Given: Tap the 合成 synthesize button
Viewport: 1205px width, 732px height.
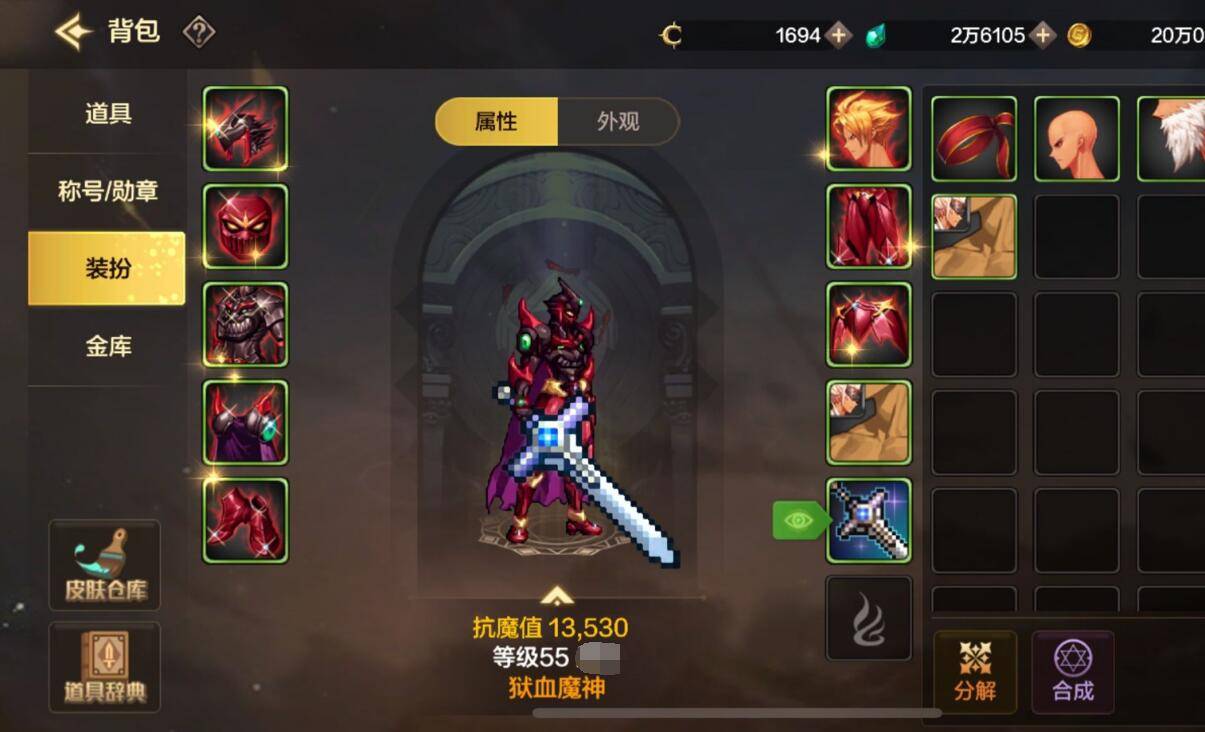Looking at the screenshot, I should (x=1073, y=671).
